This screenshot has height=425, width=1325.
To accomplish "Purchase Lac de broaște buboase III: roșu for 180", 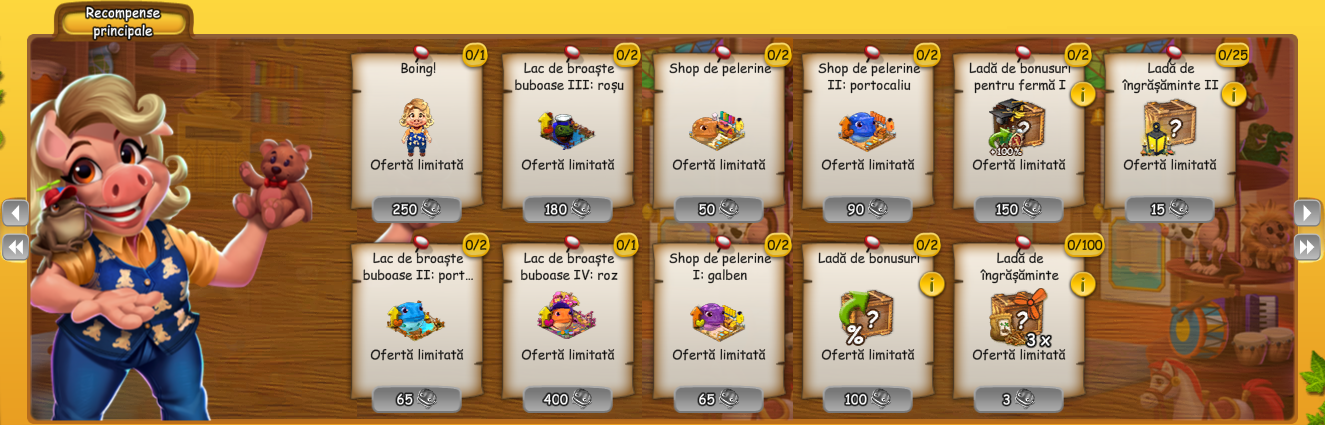I will pyautogui.click(x=567, y=209).
